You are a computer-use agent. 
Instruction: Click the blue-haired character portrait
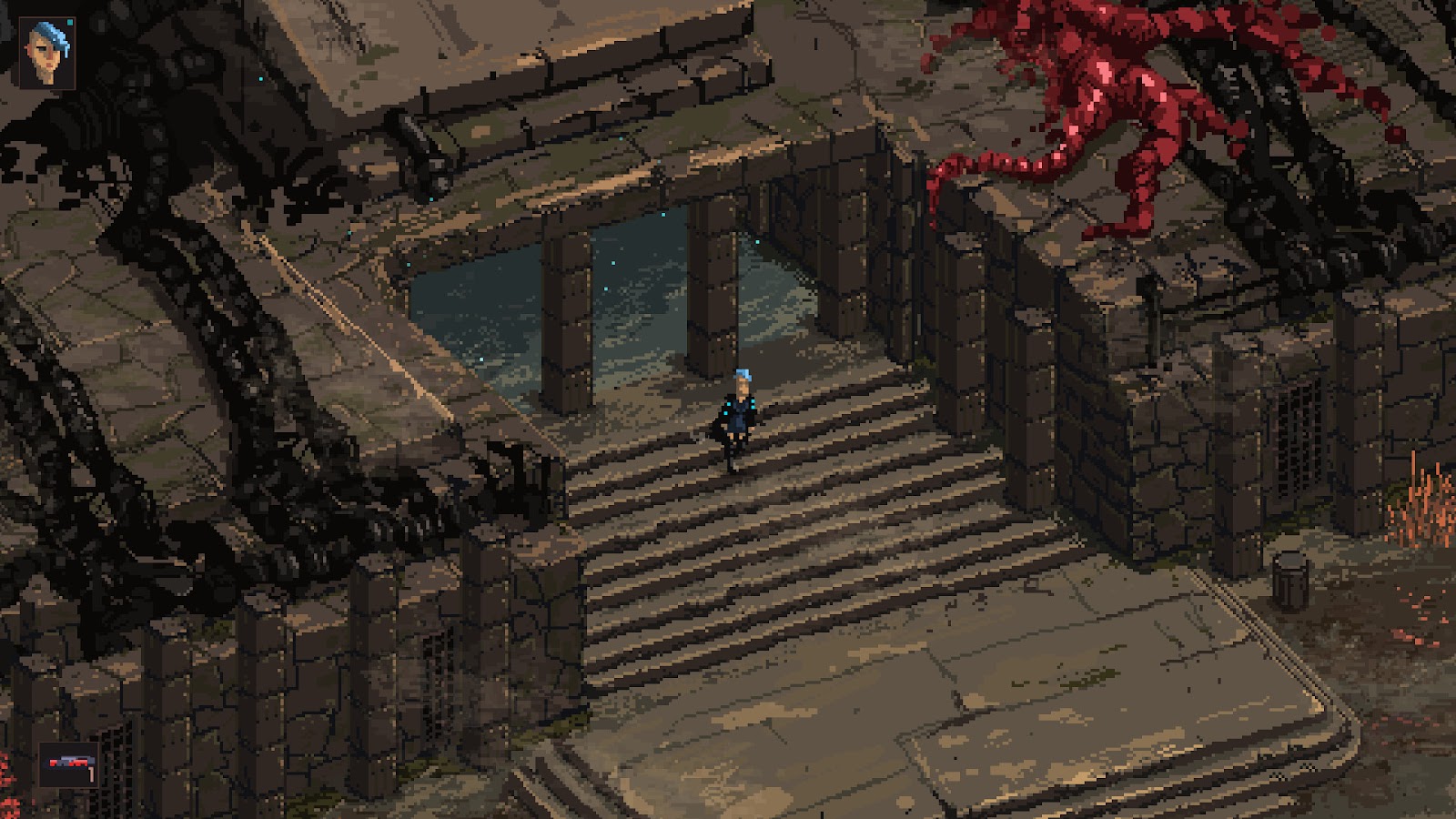[46, 53]
